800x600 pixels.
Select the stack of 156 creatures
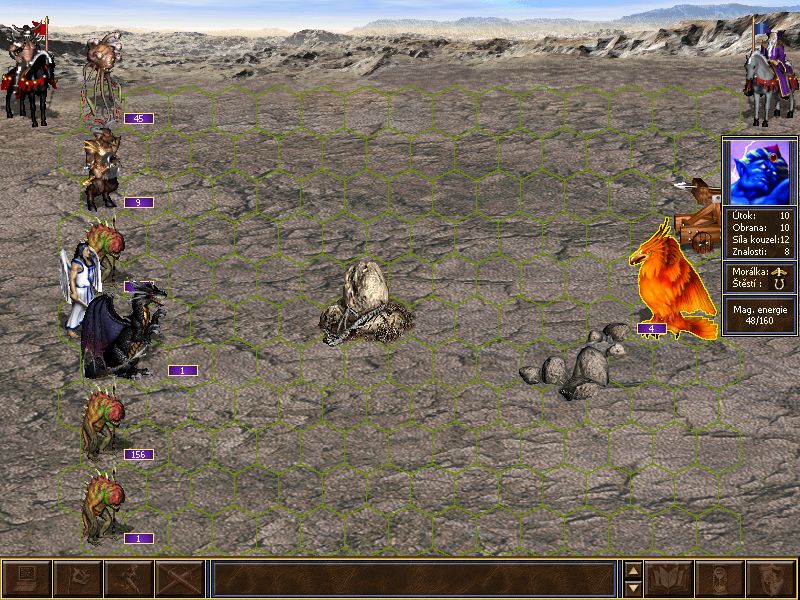(102, 420)
